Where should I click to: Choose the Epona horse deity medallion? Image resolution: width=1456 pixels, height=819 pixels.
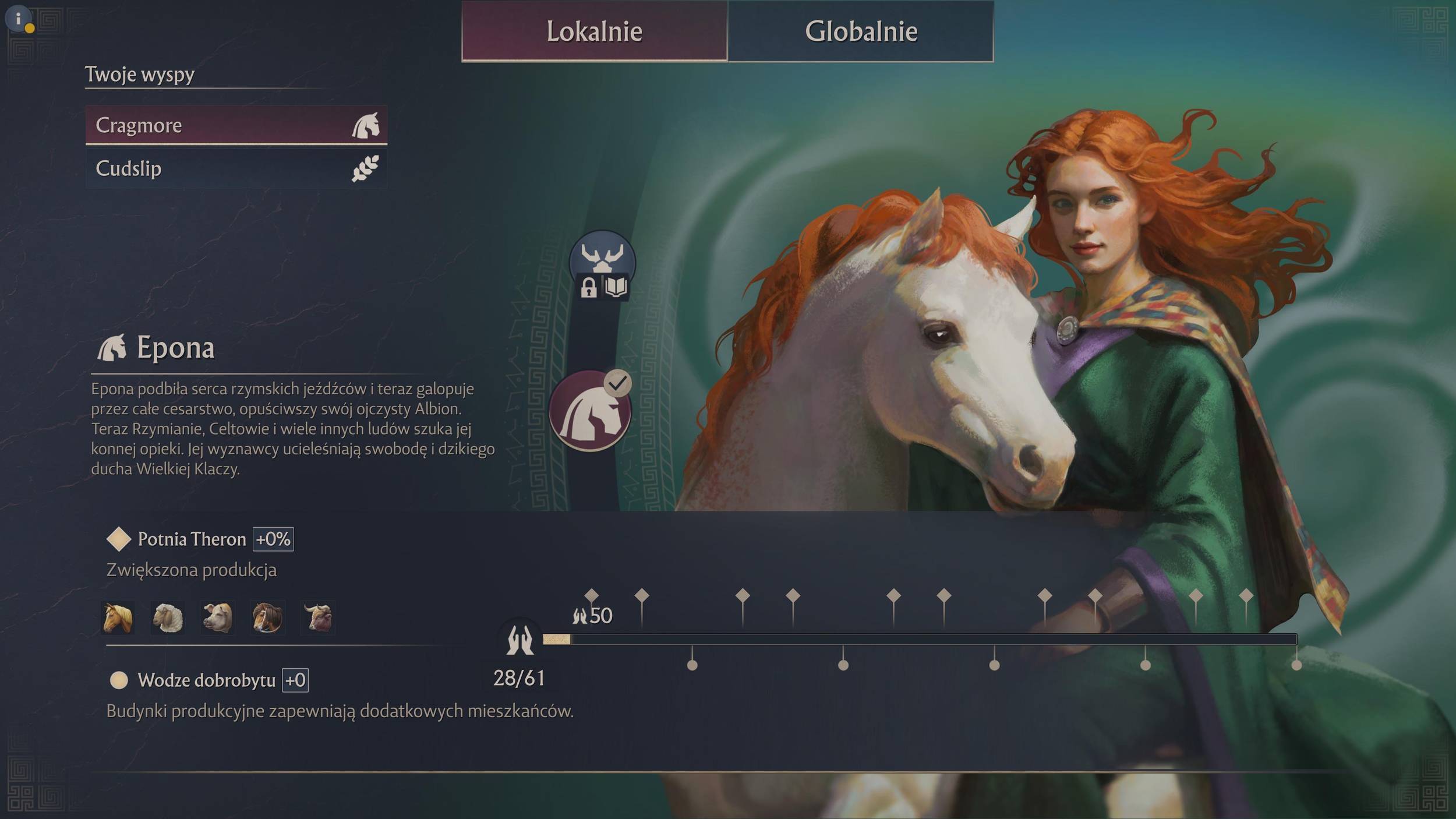(x=590, y=411)
